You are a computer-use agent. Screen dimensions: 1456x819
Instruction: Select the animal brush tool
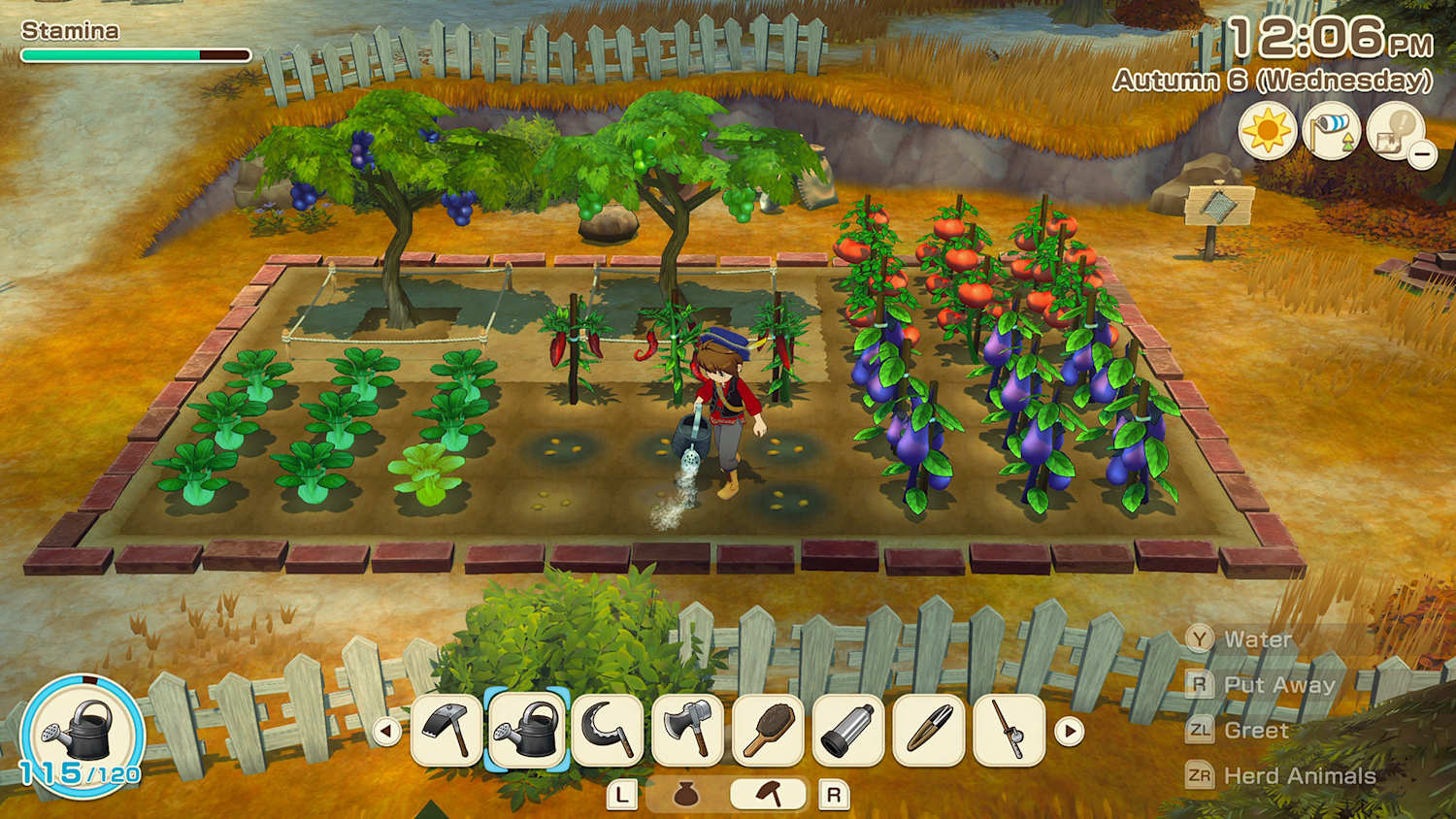pyautogui.click(x=767, y=733)
